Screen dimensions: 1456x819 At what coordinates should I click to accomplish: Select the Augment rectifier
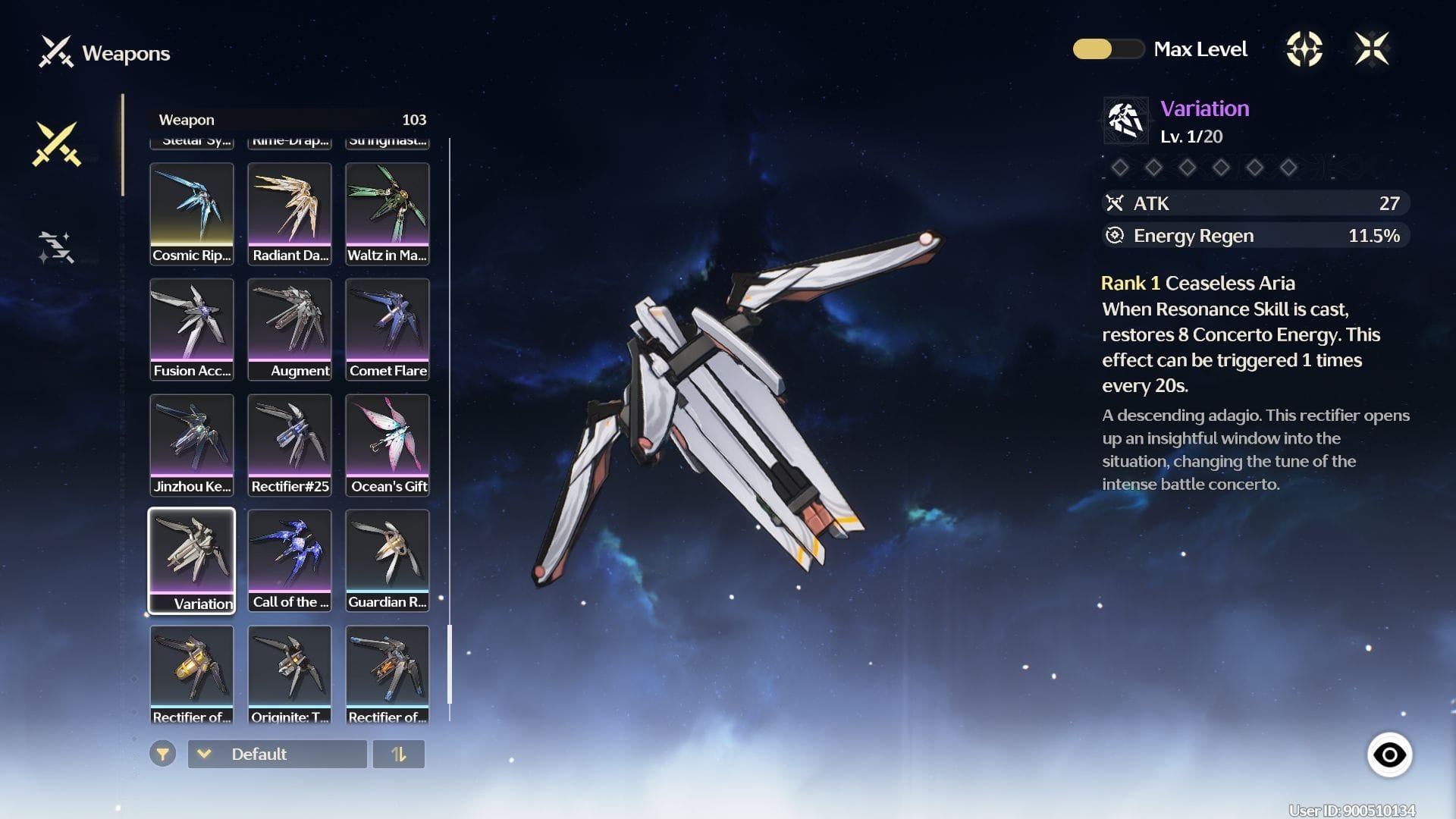[x=290, y=329]
